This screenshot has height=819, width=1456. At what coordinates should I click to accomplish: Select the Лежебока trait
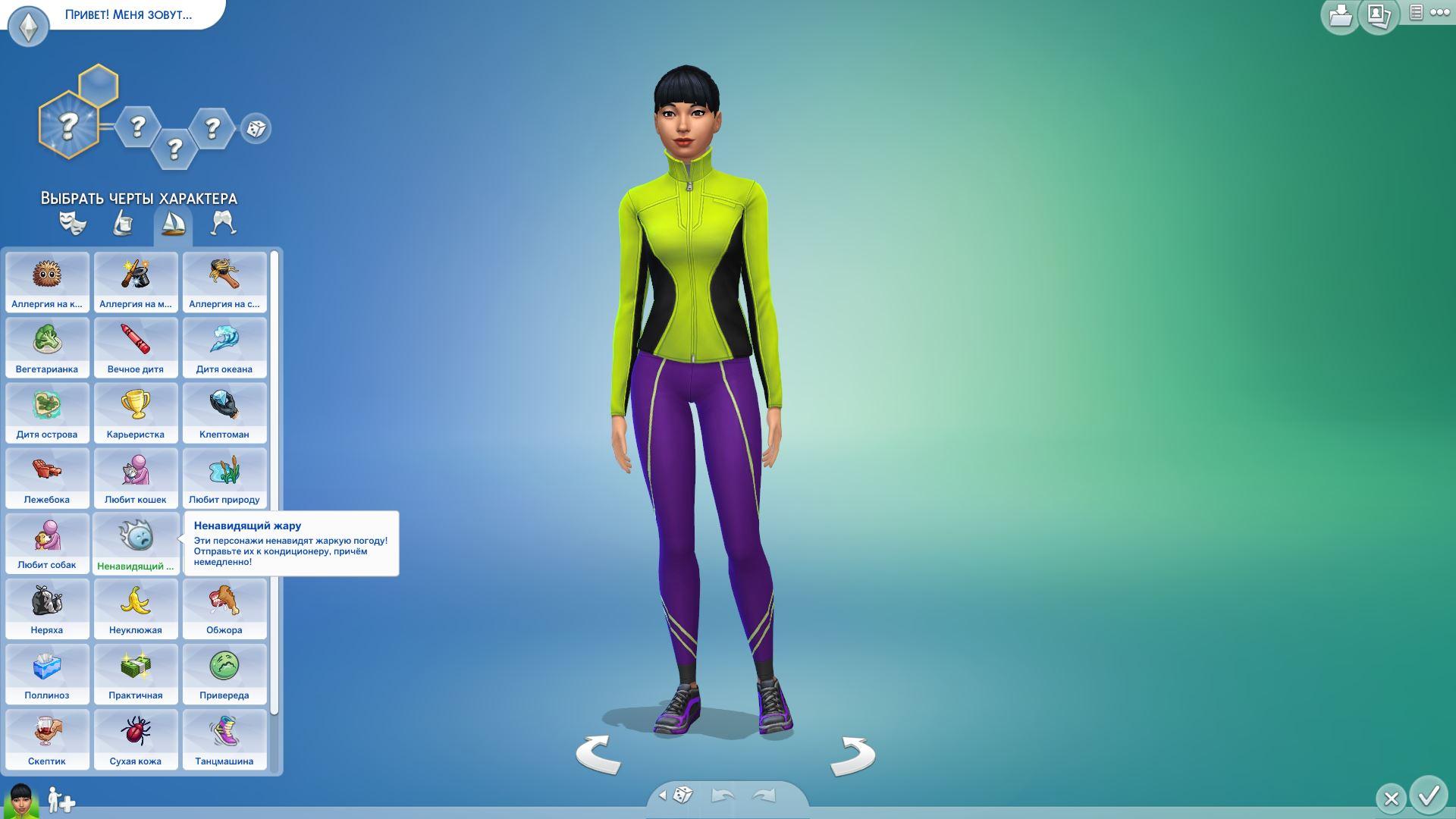(47, 477)
